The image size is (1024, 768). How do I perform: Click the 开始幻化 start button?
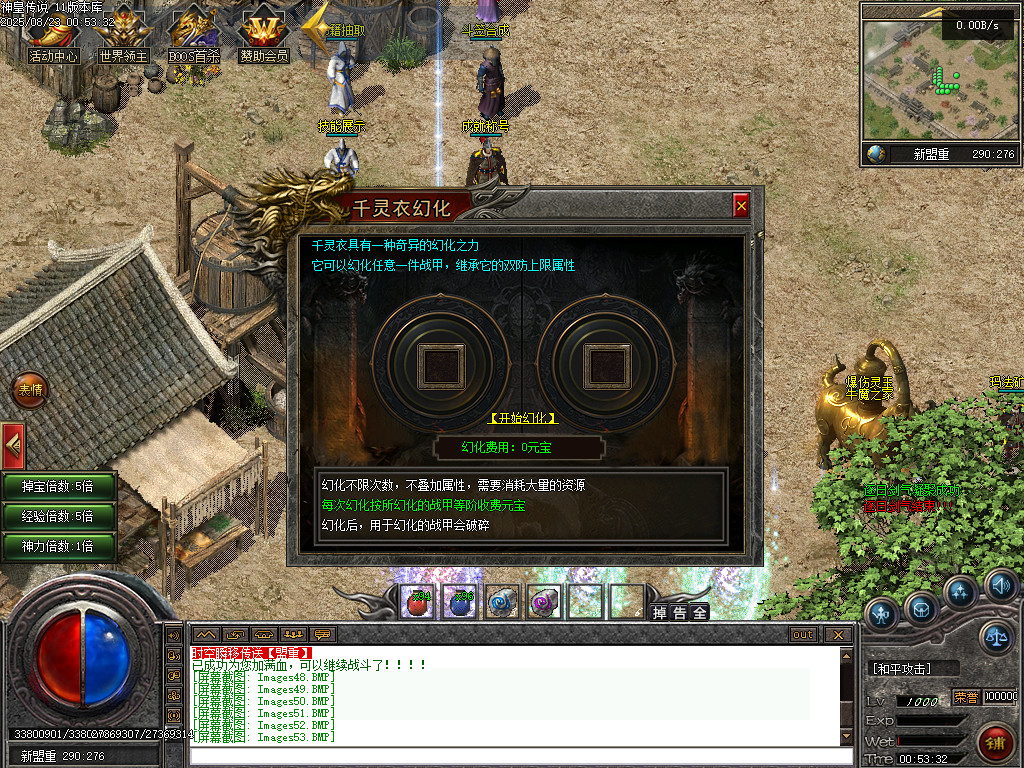click(x=523, y=417)
